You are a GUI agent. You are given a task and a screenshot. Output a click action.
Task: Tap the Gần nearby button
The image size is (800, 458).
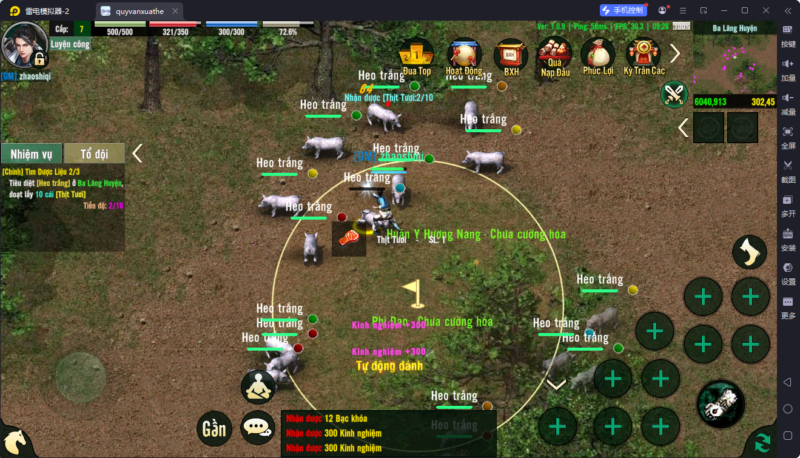click(213, 428)
